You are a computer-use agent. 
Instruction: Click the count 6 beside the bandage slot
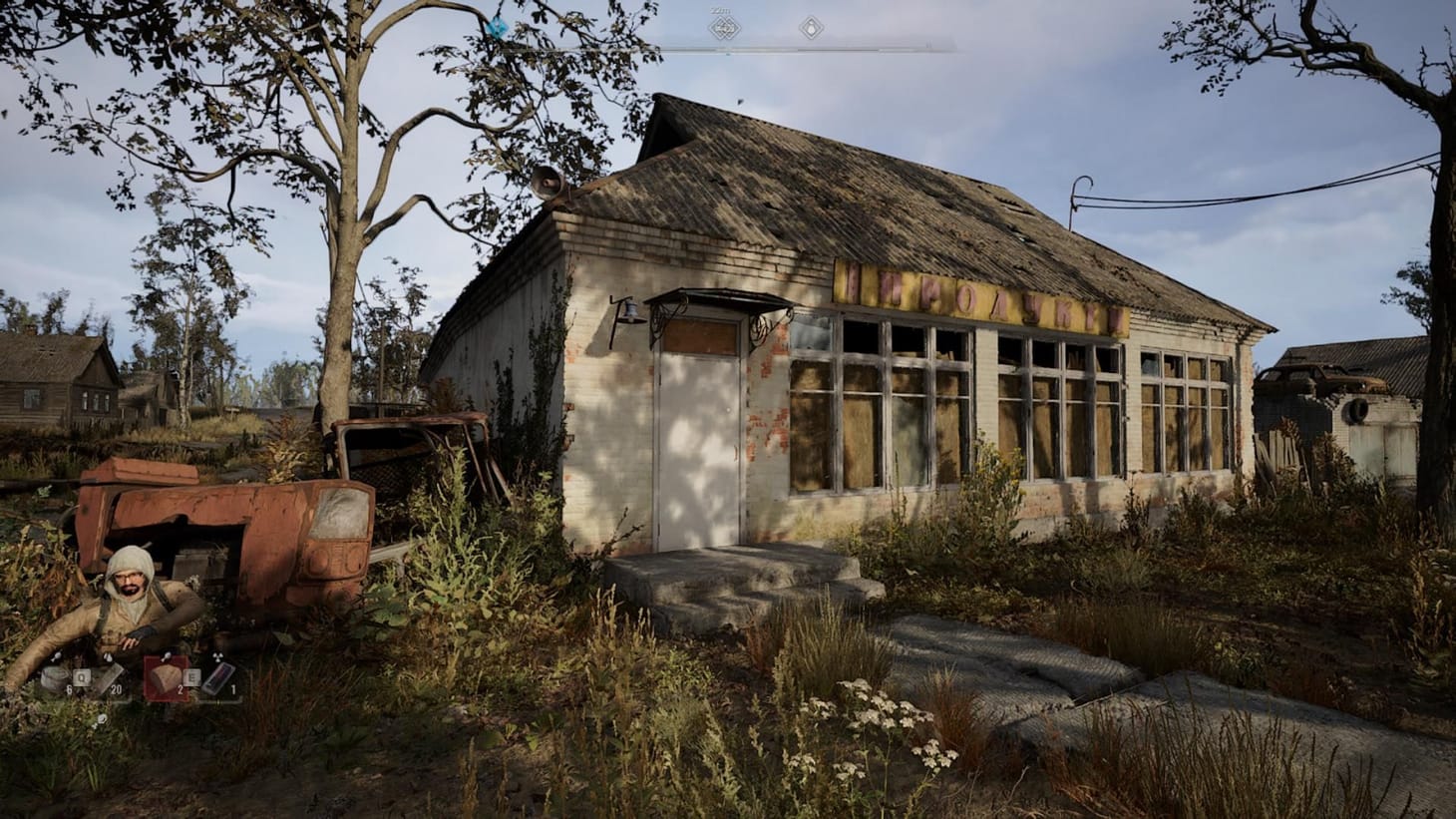click(68, 688)
